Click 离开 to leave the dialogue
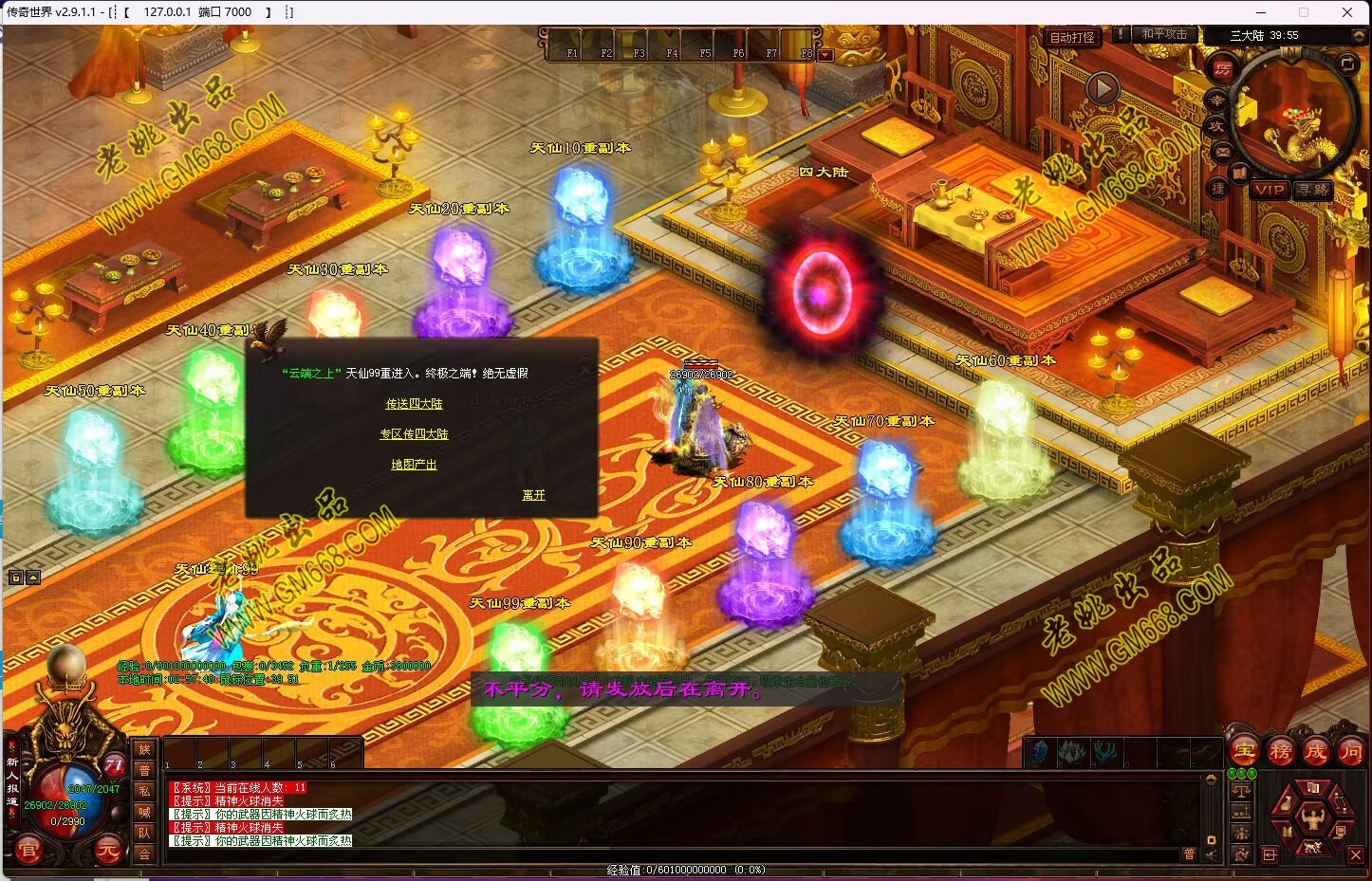This screenshot has width=1372, height=881. tap(533, 495)
